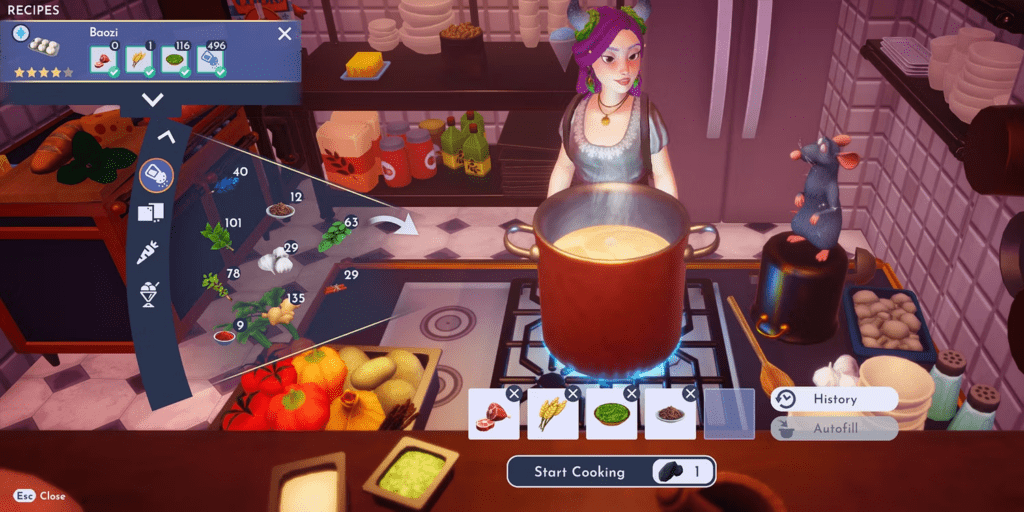Switch to the vegetables carrot category

pyautogui.click(x=148, y=253)
